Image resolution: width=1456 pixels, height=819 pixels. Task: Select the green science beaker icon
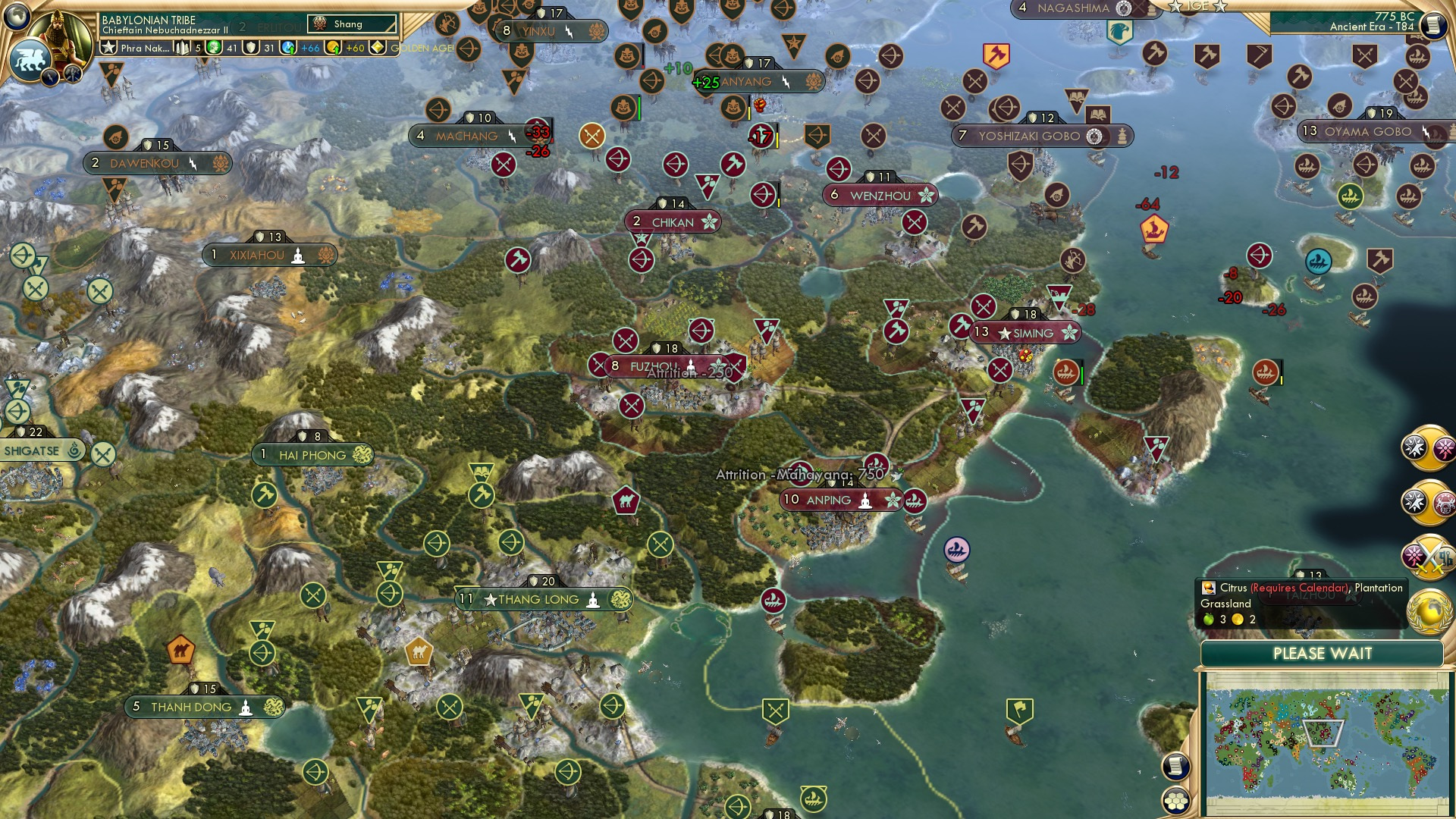[x=212, y=47]
